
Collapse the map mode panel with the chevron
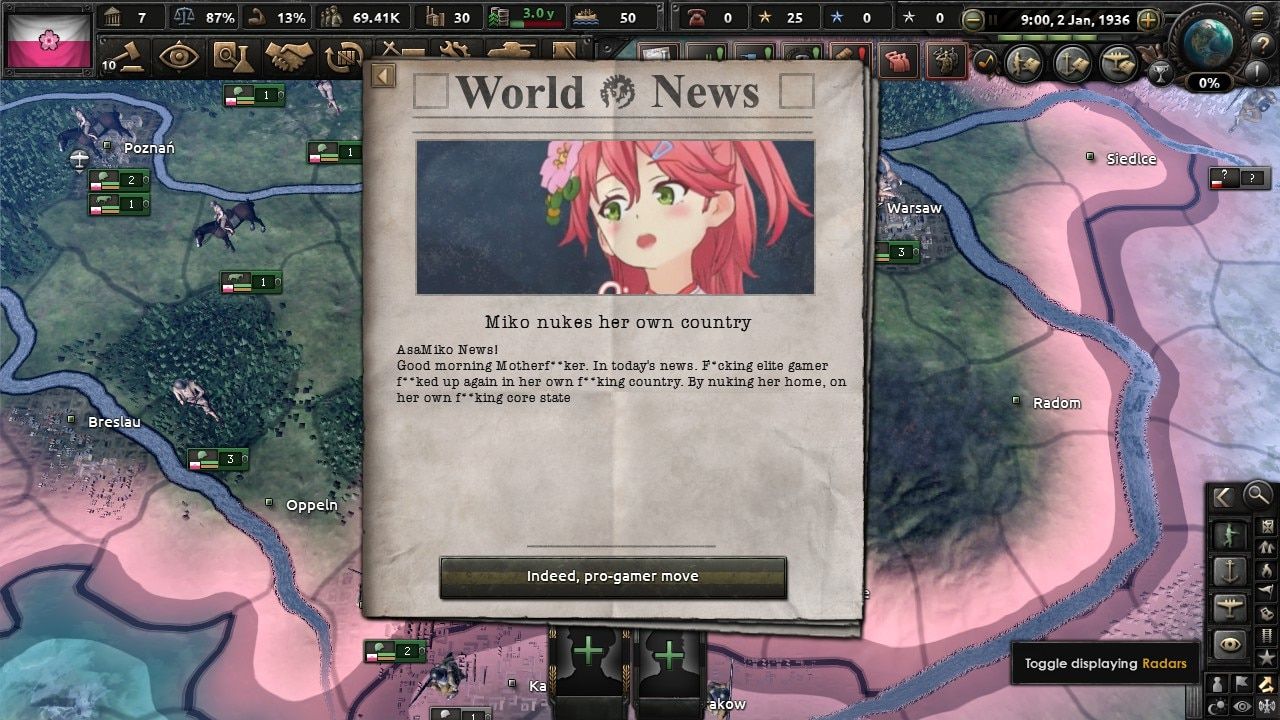[x=1220, y=497]
